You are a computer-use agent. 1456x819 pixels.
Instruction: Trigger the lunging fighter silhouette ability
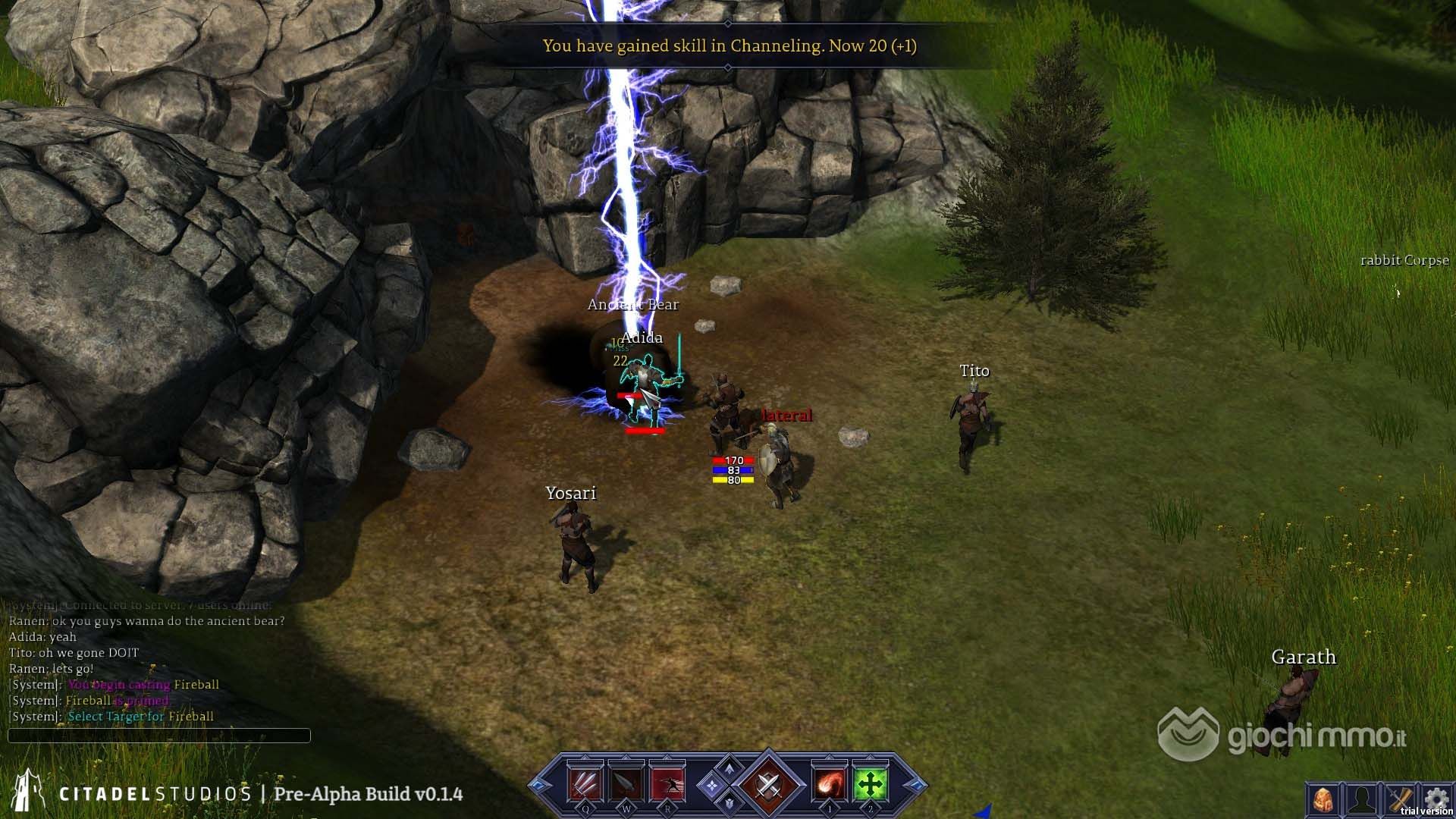point(667,784)
